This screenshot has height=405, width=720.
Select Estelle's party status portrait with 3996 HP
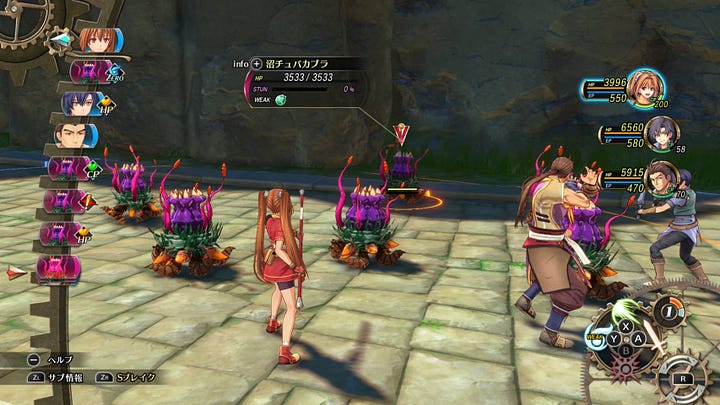pos(647,89)
